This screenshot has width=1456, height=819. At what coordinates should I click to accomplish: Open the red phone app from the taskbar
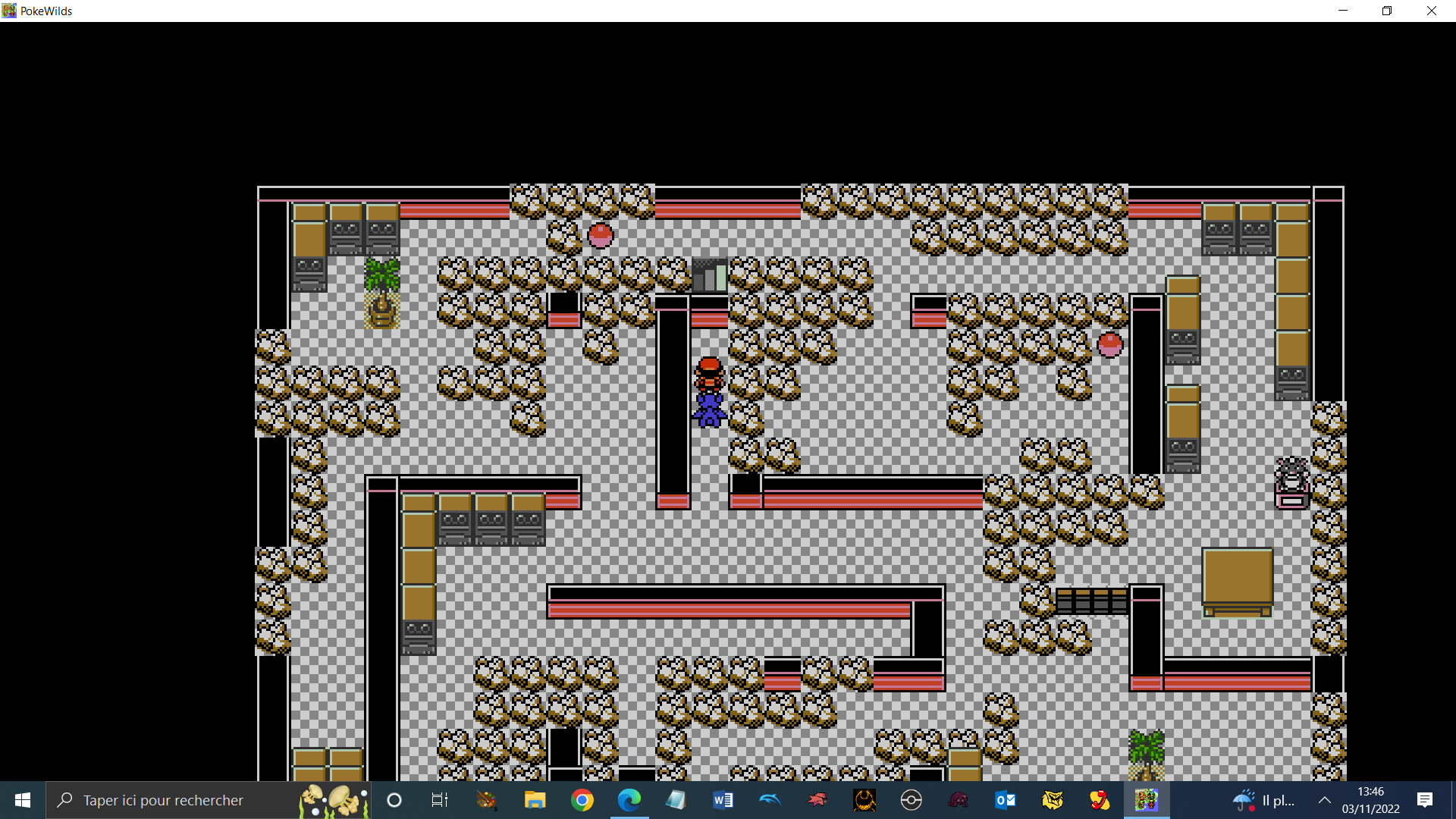point(1101,800)
